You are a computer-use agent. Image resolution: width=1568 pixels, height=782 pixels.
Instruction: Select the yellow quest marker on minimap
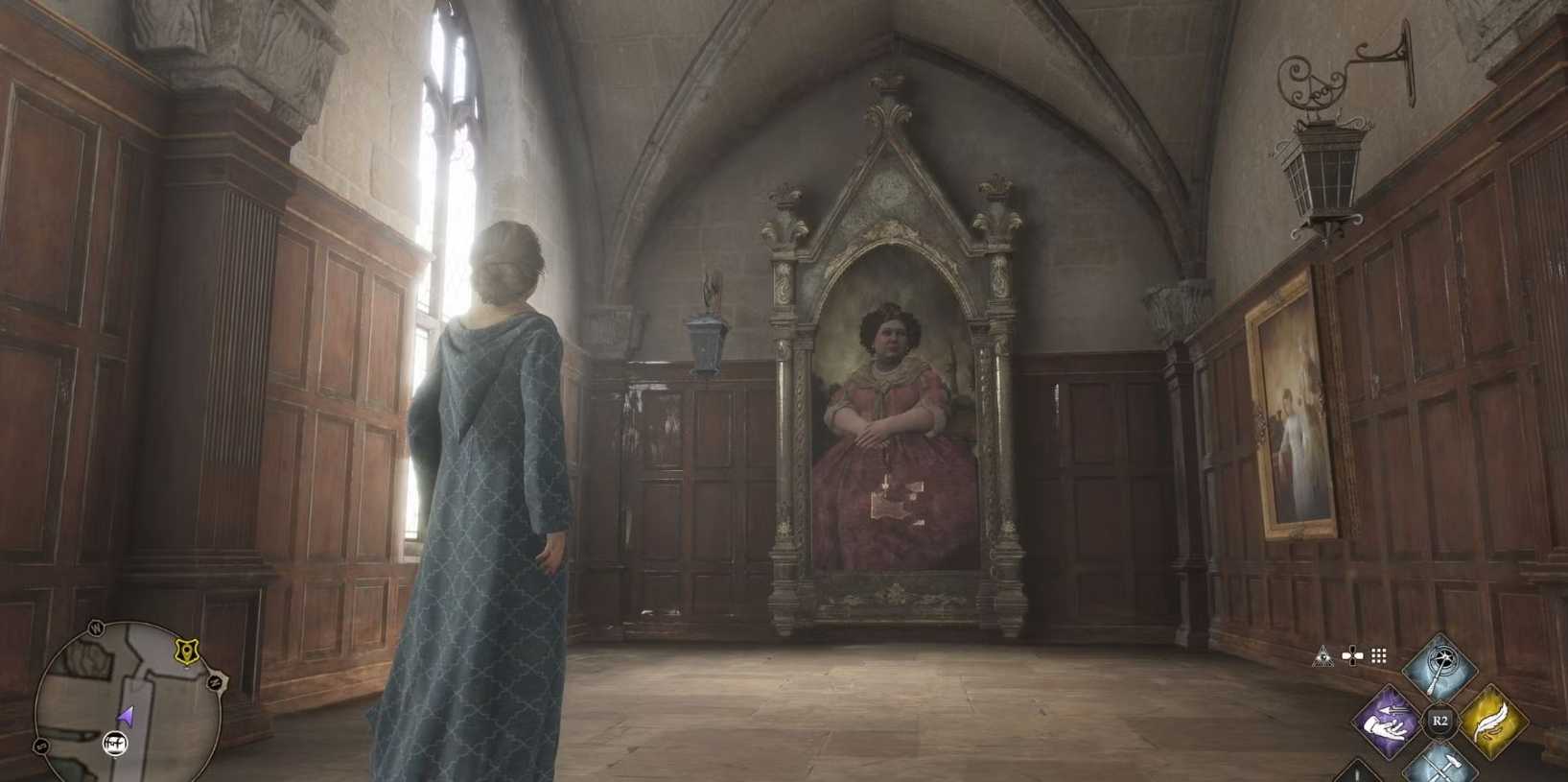click(x=188, y=652)
